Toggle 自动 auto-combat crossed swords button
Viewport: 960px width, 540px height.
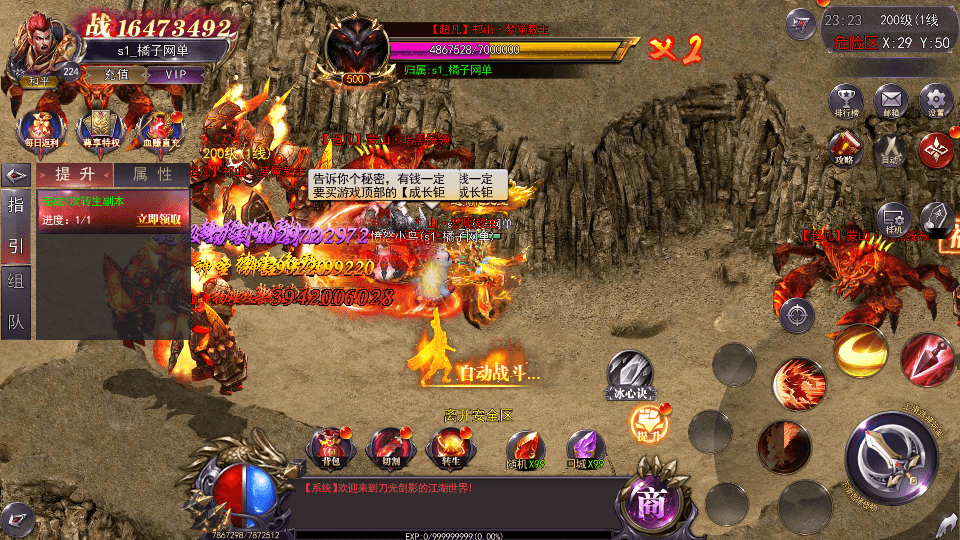pyautogui.click(x=890, y=150)
